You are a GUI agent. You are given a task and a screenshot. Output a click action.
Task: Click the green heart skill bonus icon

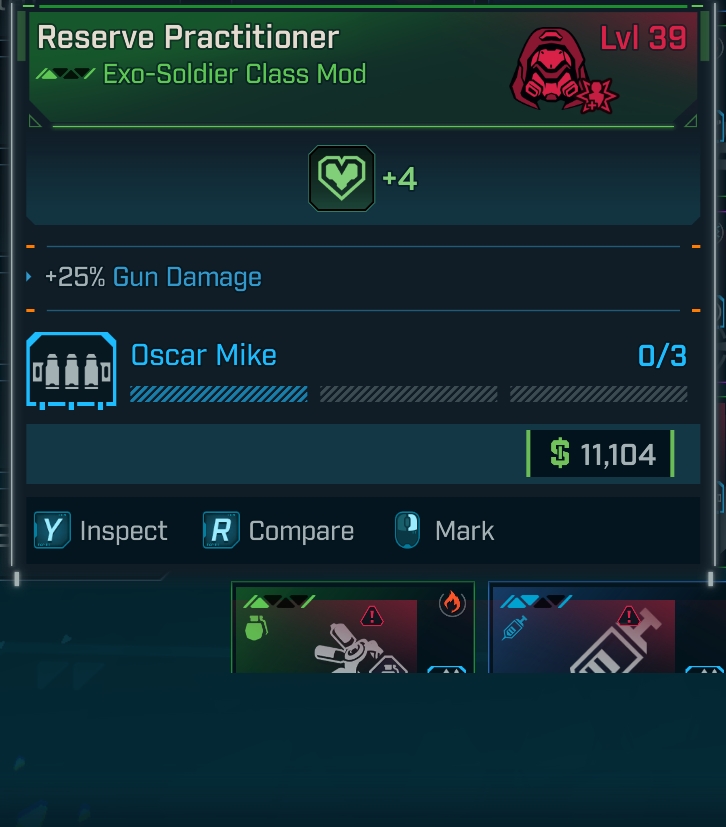341,179
